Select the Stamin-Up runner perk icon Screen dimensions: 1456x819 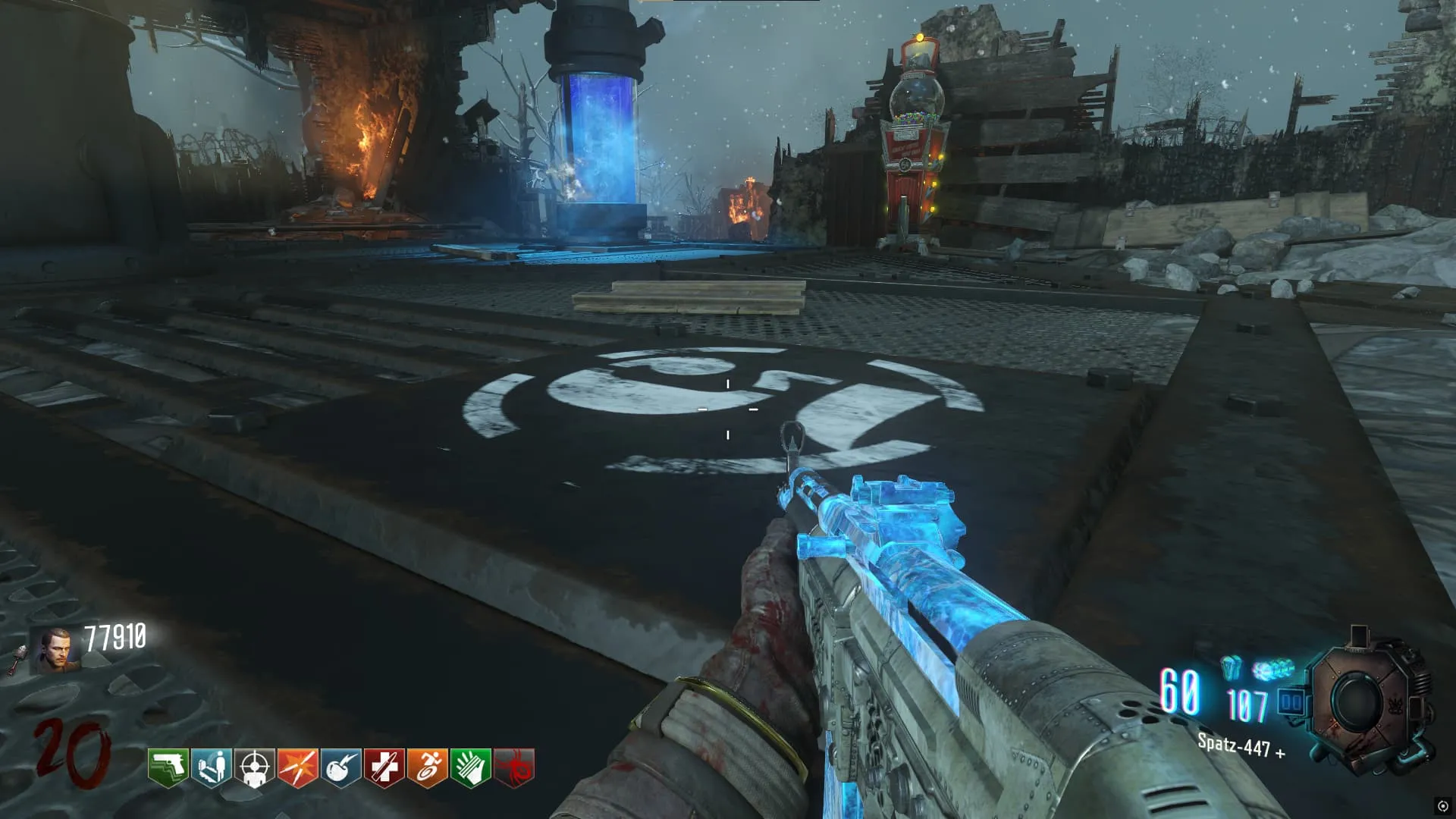(427, 767)
